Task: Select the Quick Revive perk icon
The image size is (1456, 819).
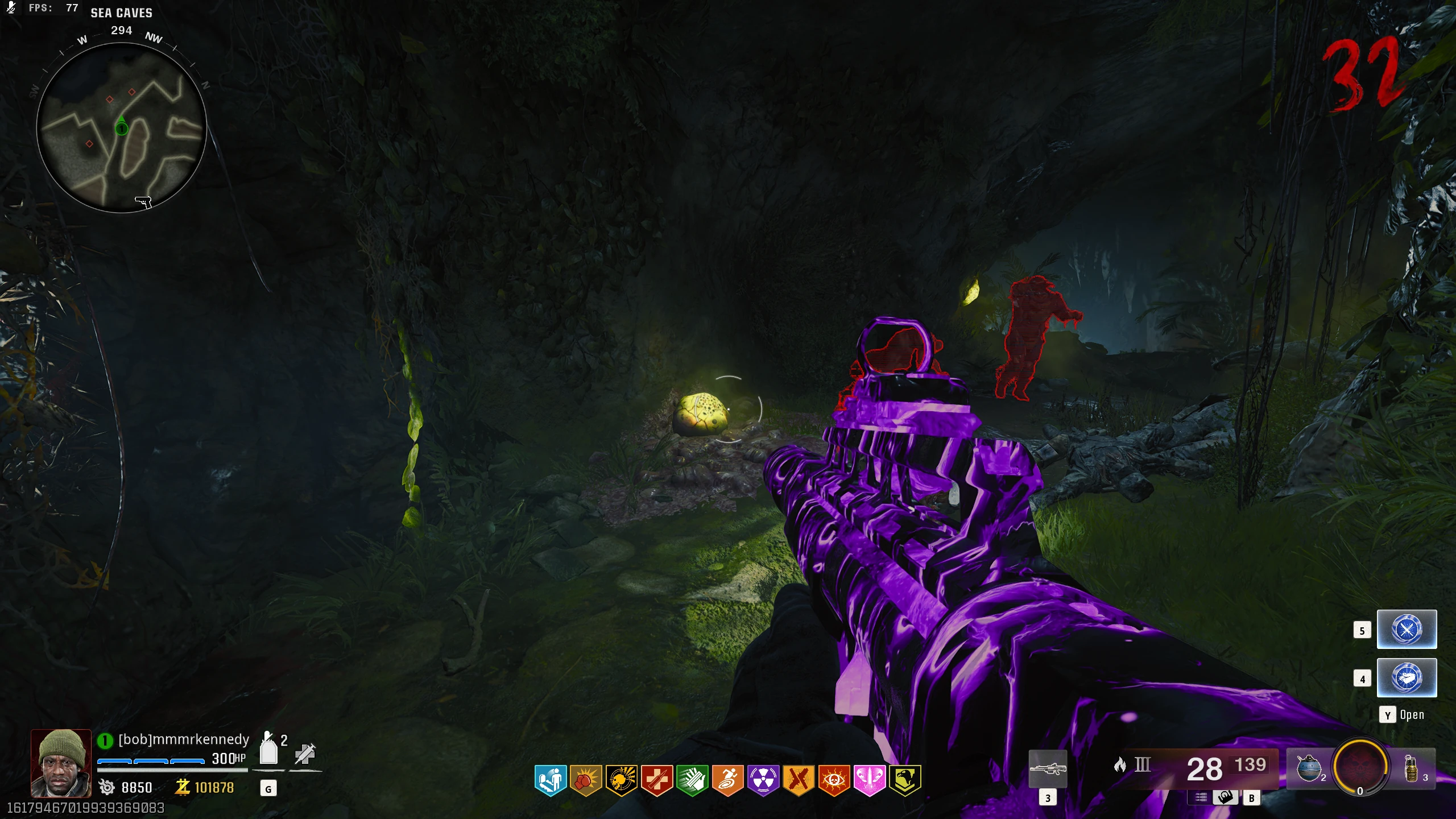Action: coord(550,780)
